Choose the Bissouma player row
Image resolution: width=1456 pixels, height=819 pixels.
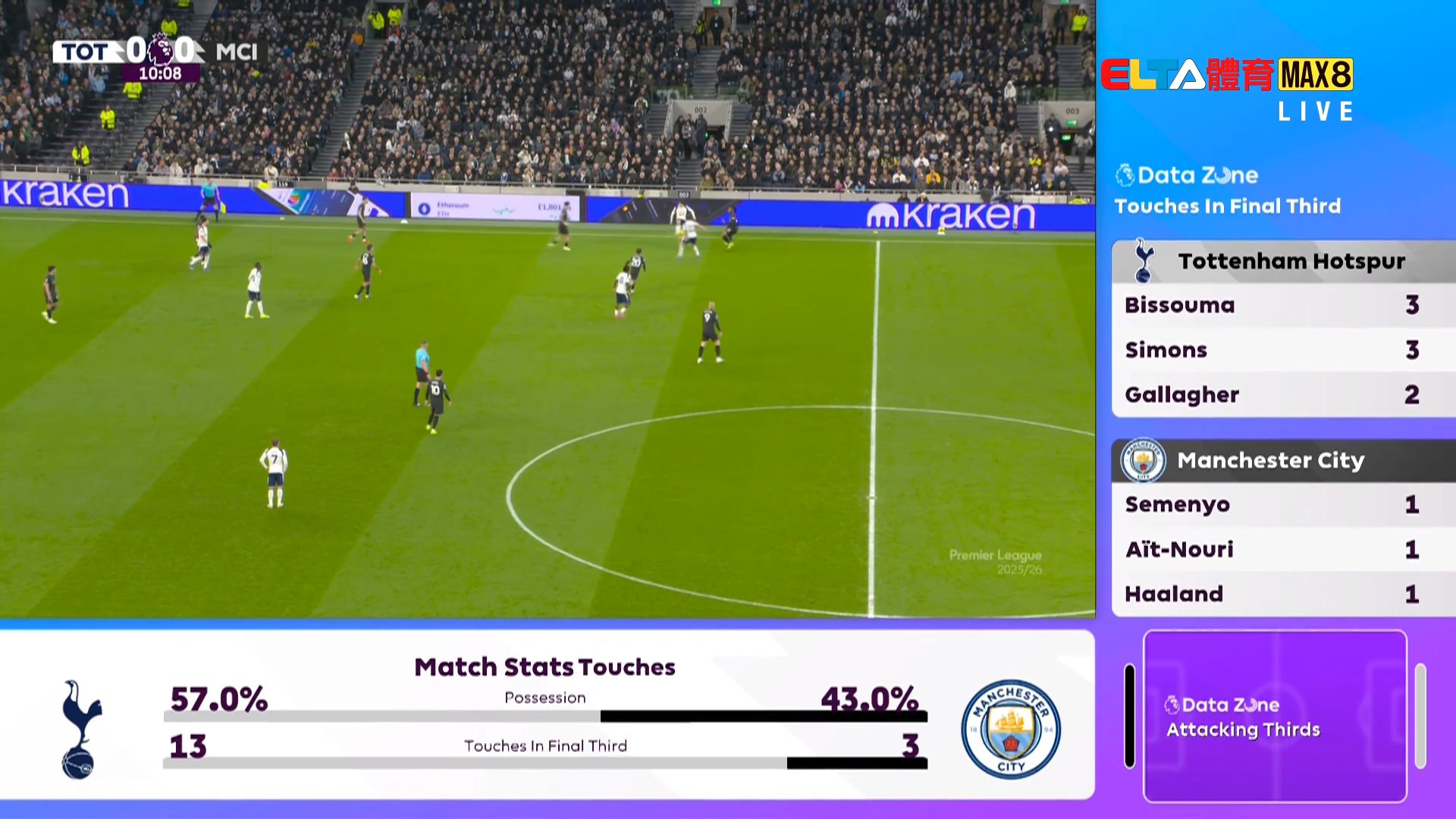1283,305
